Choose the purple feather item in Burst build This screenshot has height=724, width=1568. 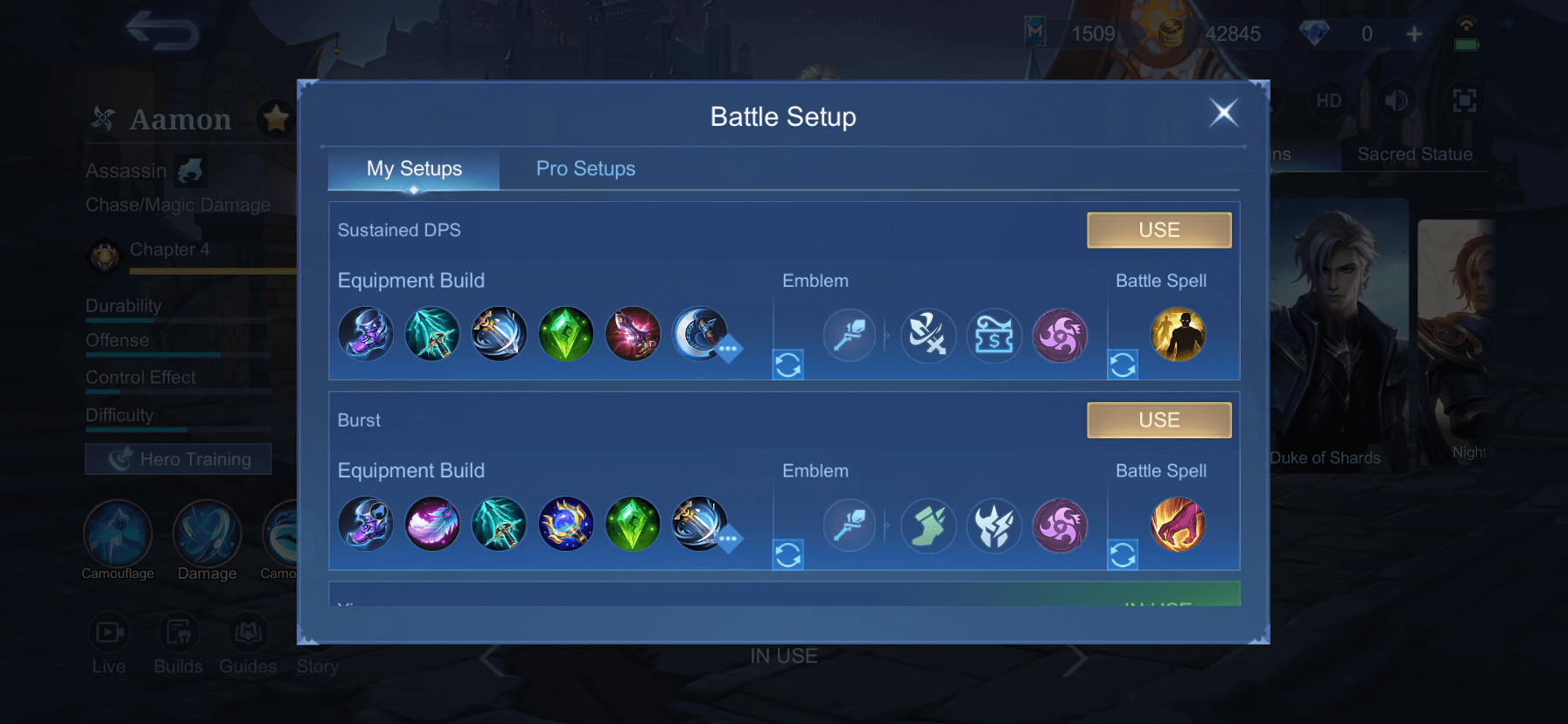pos(432,525)
